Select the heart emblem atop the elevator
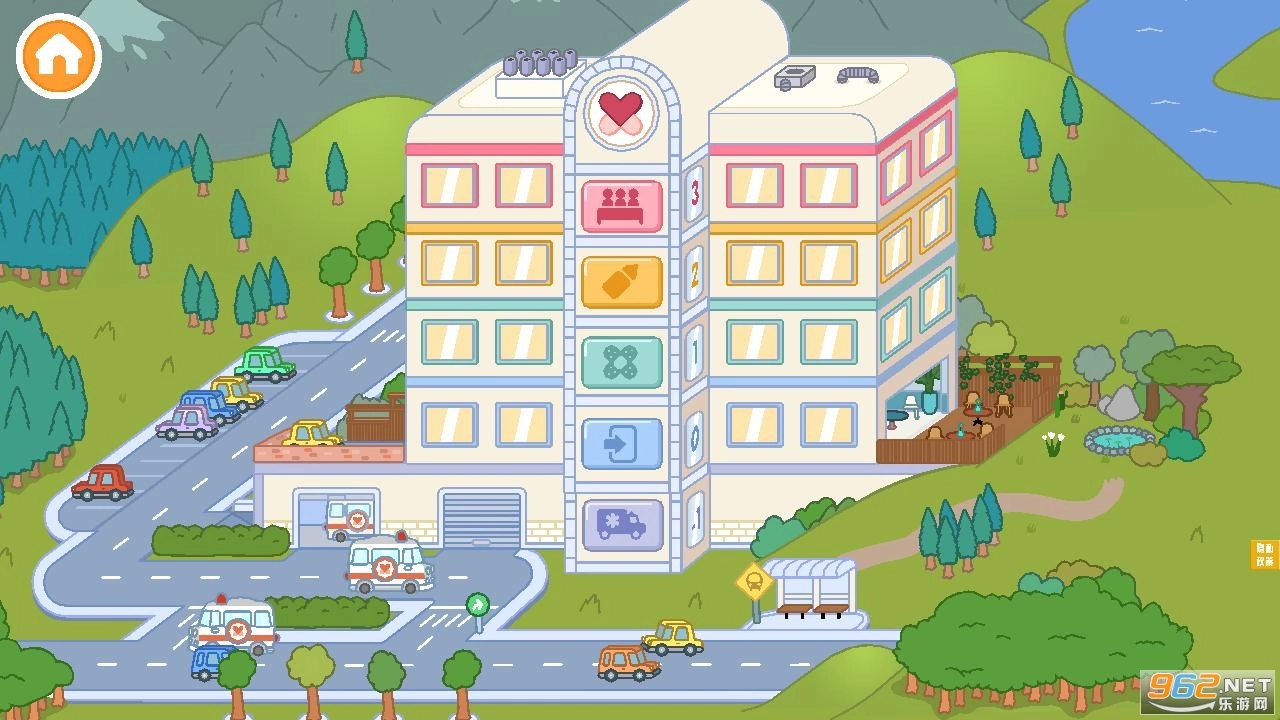 click(620, 112)
